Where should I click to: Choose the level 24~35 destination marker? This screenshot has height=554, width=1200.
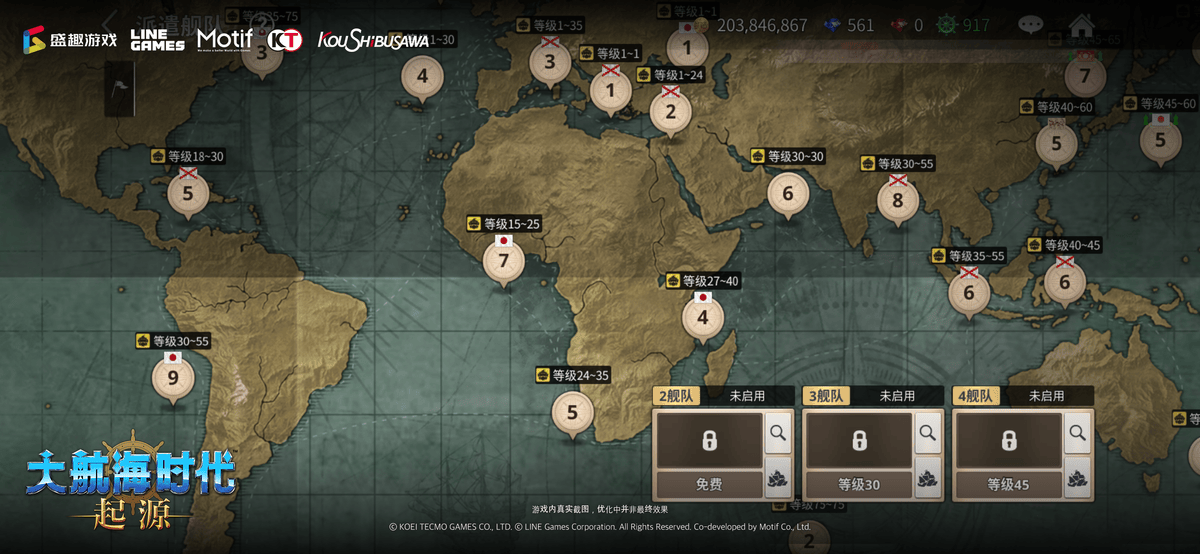(573, 411)
